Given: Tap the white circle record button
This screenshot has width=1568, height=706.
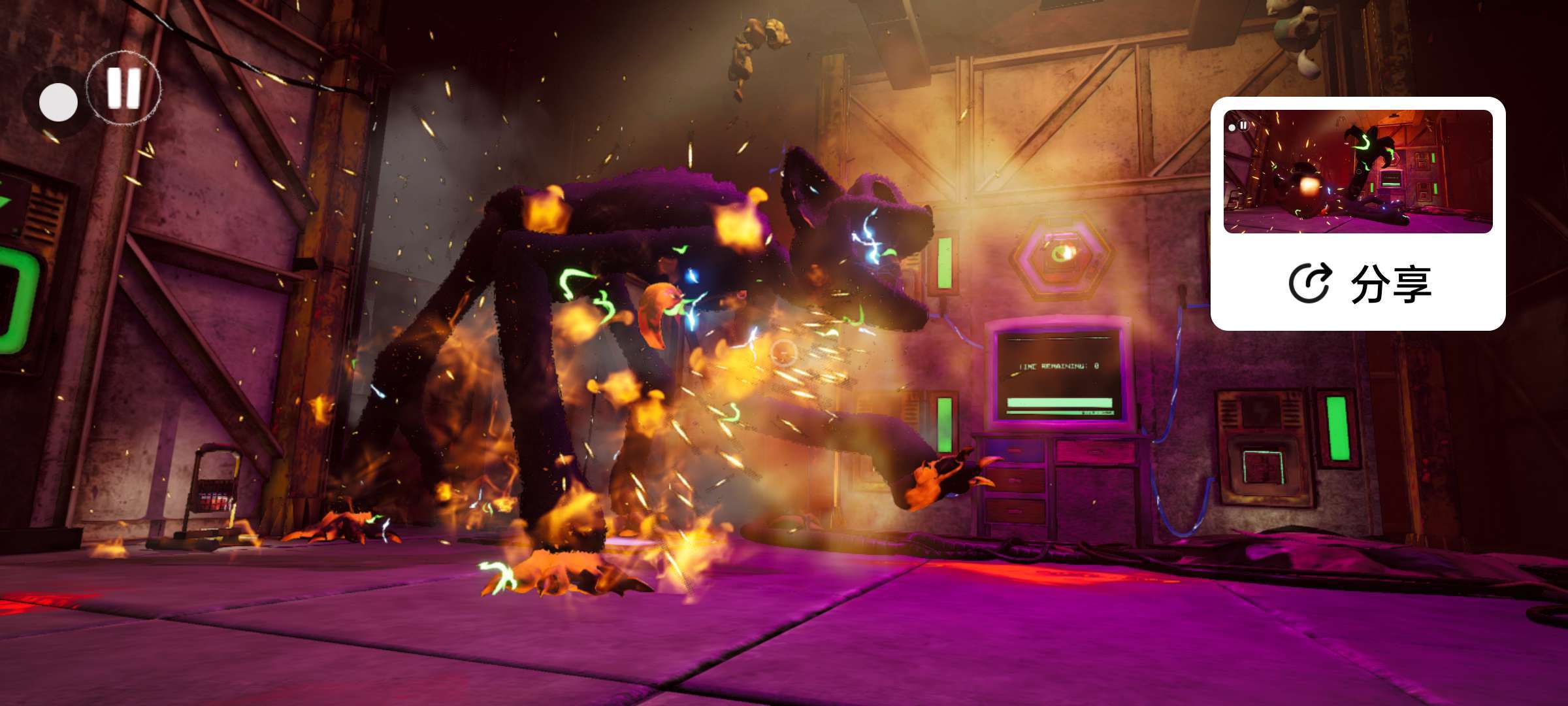Looking at the screenshot, I should (58, 103).
